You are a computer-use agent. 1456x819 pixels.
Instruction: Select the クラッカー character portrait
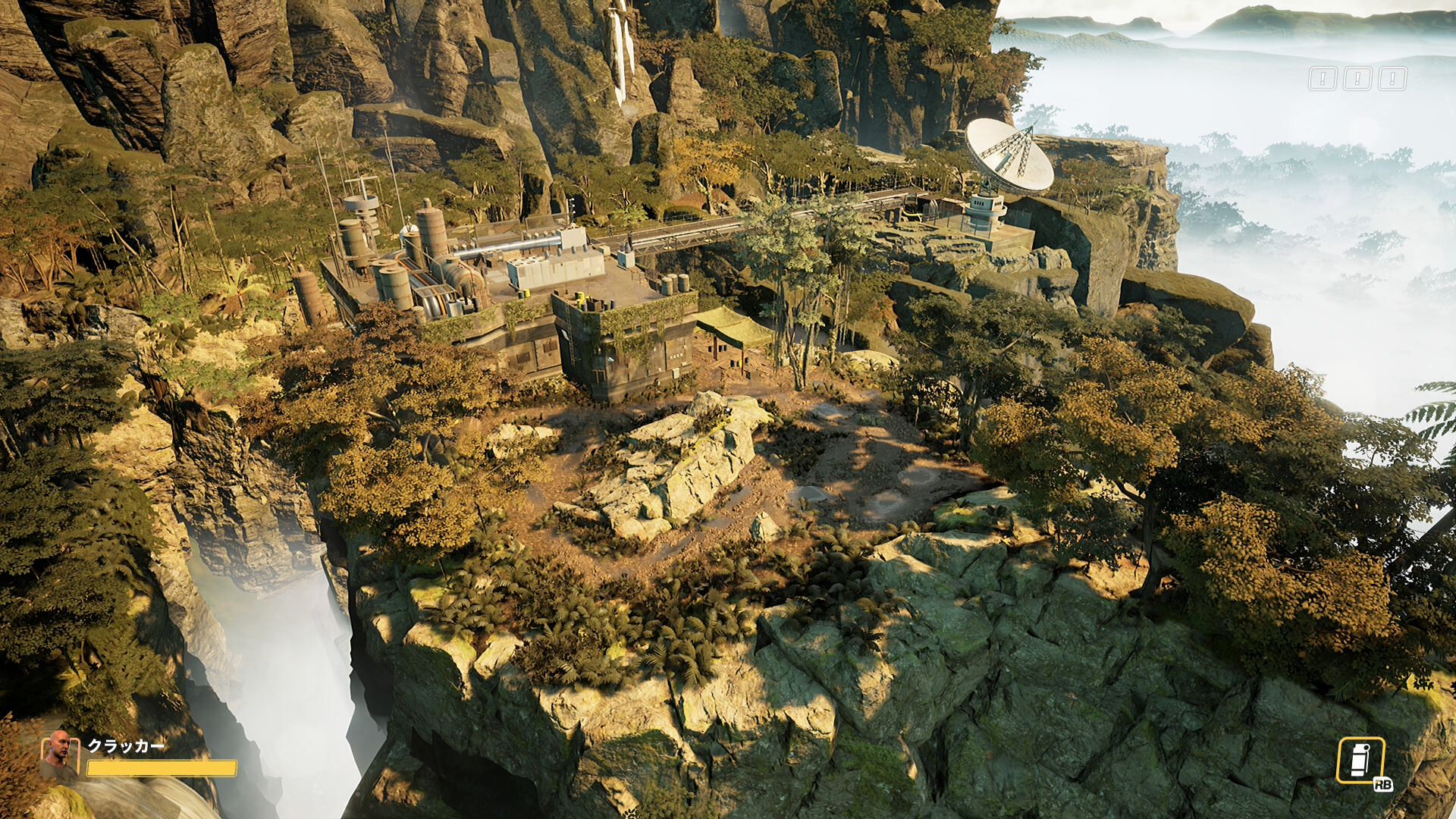(x=59, y=756)
